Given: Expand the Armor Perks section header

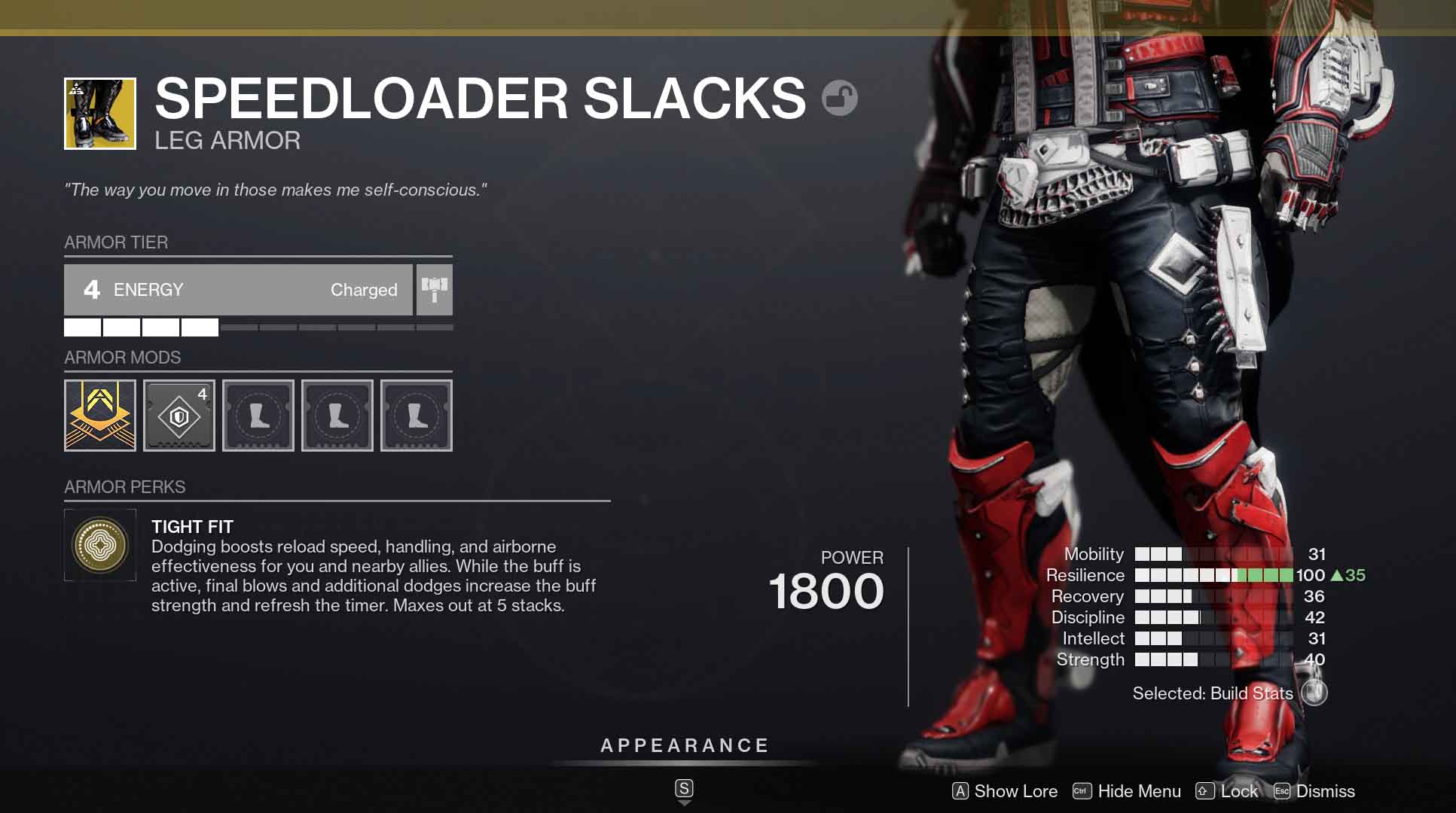Looking at the screenshot, I should click(x=124, y=487).
